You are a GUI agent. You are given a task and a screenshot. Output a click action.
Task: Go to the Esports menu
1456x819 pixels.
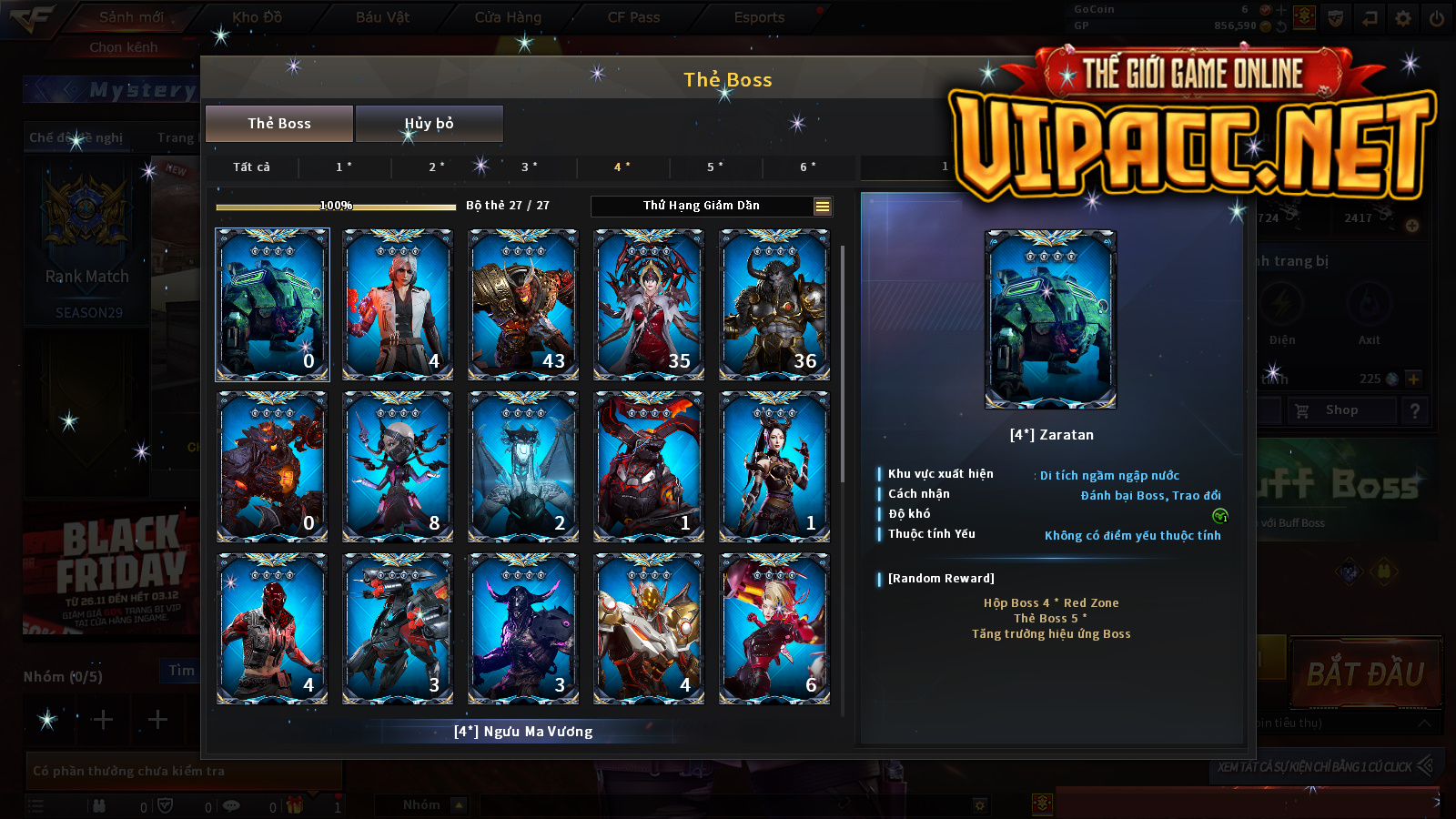point(759,17)
